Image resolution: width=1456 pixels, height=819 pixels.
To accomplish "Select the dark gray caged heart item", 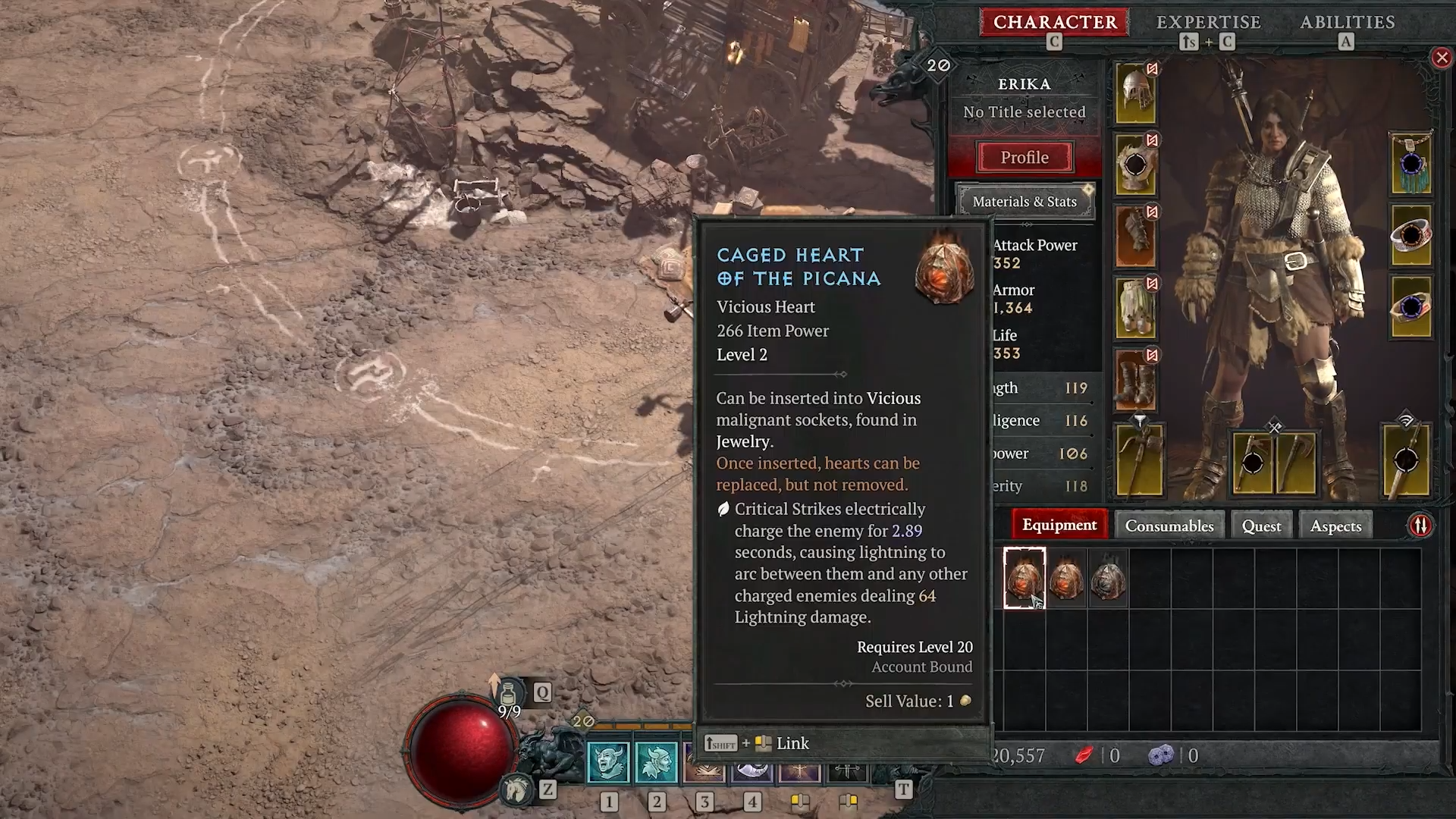I will click(x=1108, y=578).
